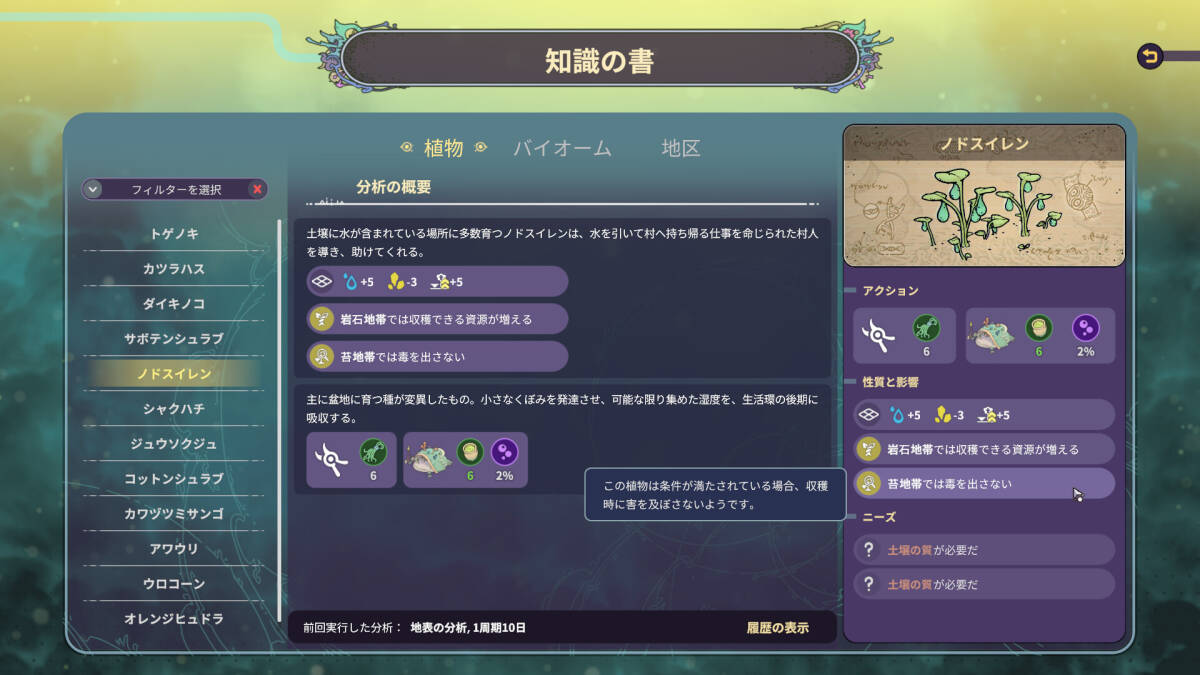View the ウロコーン entry
The image size is (1200, 675).
(x=174, y=584)
